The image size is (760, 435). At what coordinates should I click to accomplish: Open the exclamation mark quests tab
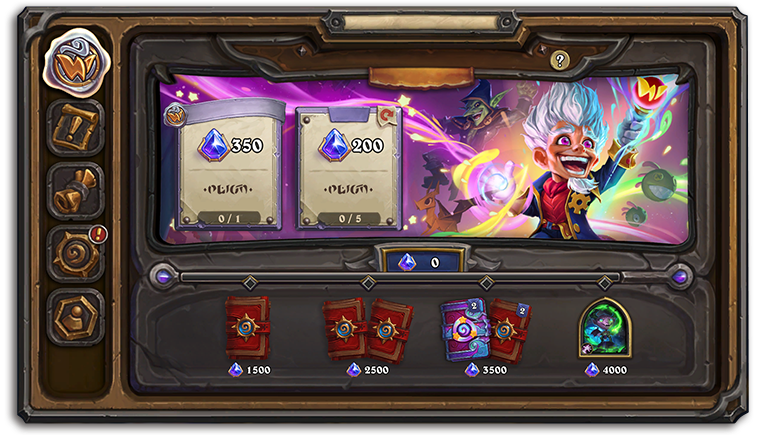[x=75, y=127]
